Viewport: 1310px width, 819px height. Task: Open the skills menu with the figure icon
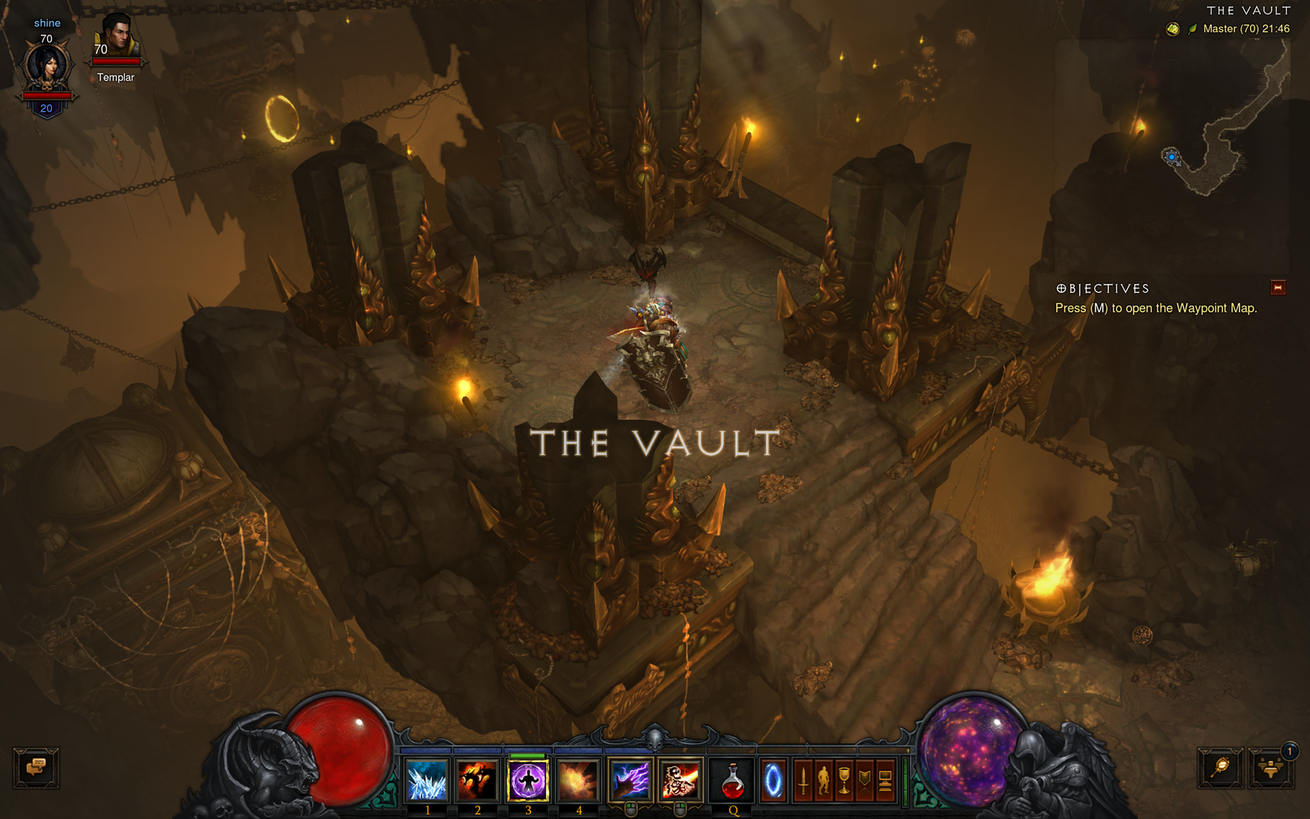(x=823, y=779)
